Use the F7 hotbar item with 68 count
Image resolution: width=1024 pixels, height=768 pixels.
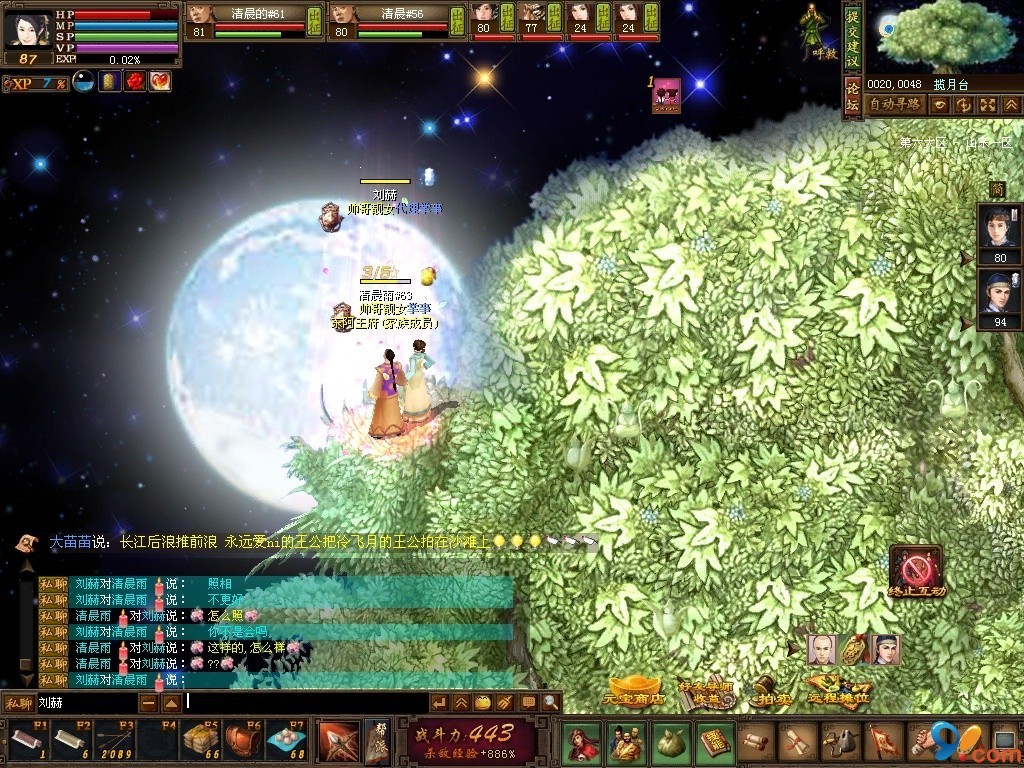click(x=286, y=741)
